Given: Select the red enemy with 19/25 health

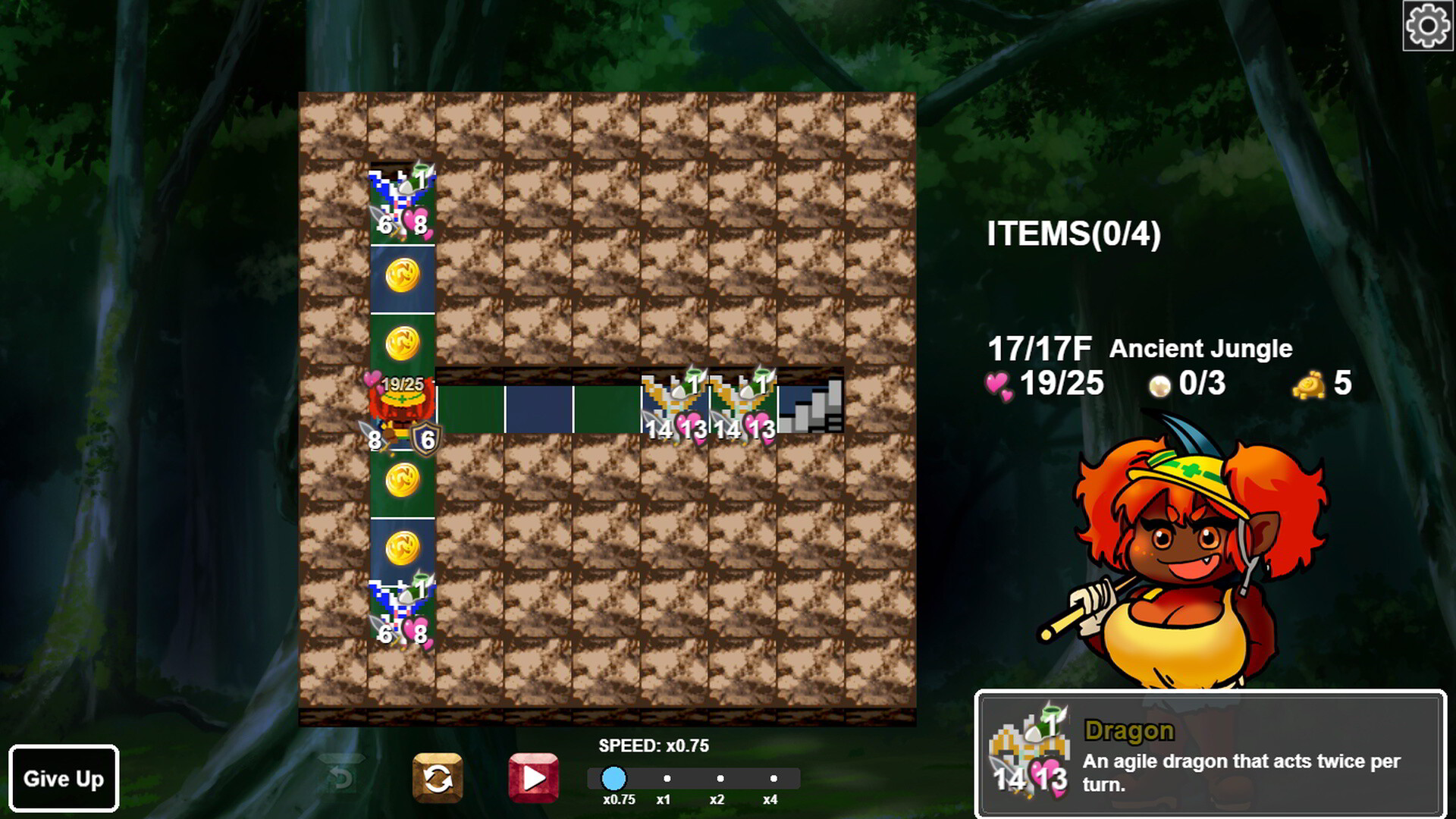Looking at the screenshot, I should click(x=400, y=402).
